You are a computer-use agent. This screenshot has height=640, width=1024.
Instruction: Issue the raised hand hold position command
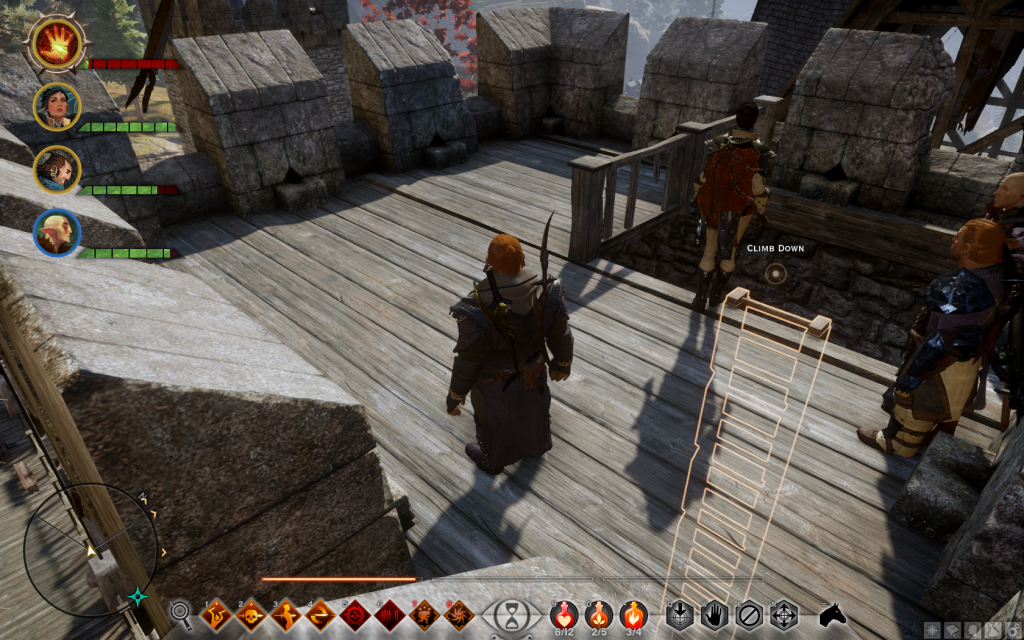(x=714, y=613)
